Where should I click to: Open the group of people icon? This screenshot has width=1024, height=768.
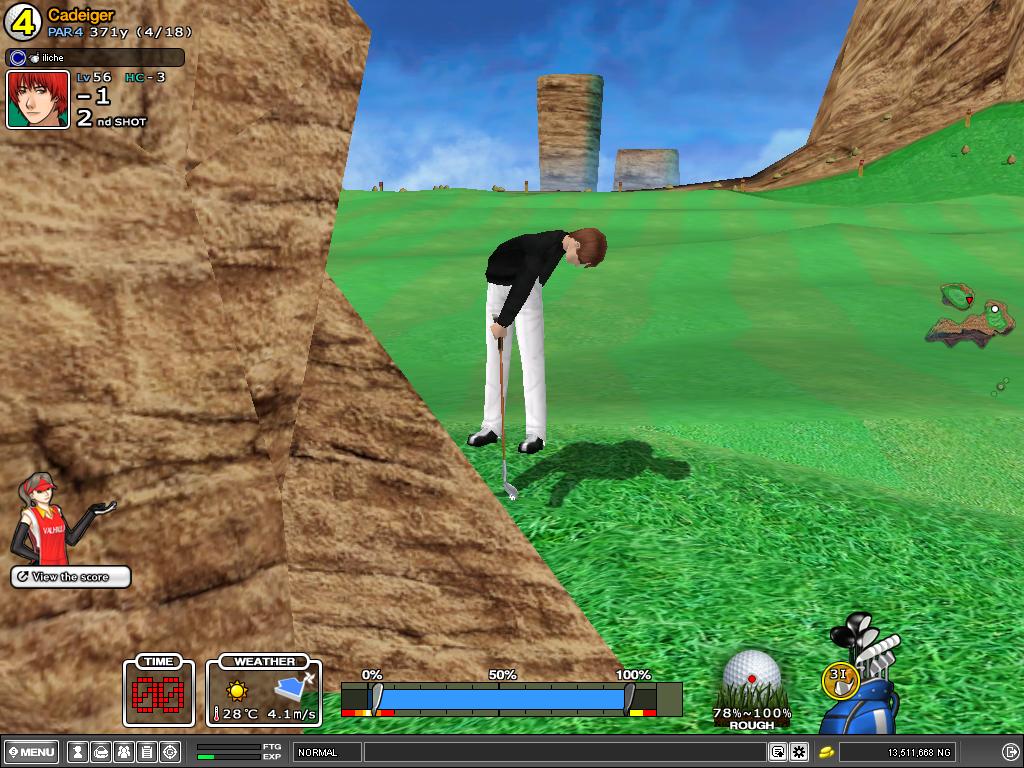pyautogui.click(x=124, y=752)
